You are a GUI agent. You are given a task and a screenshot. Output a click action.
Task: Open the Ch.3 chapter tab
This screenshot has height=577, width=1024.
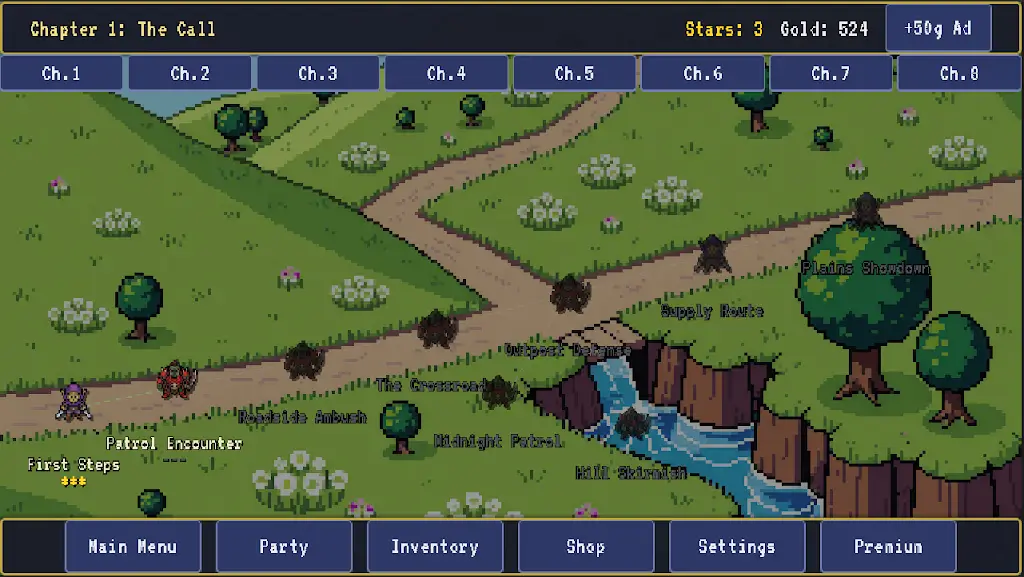[318, 73]
